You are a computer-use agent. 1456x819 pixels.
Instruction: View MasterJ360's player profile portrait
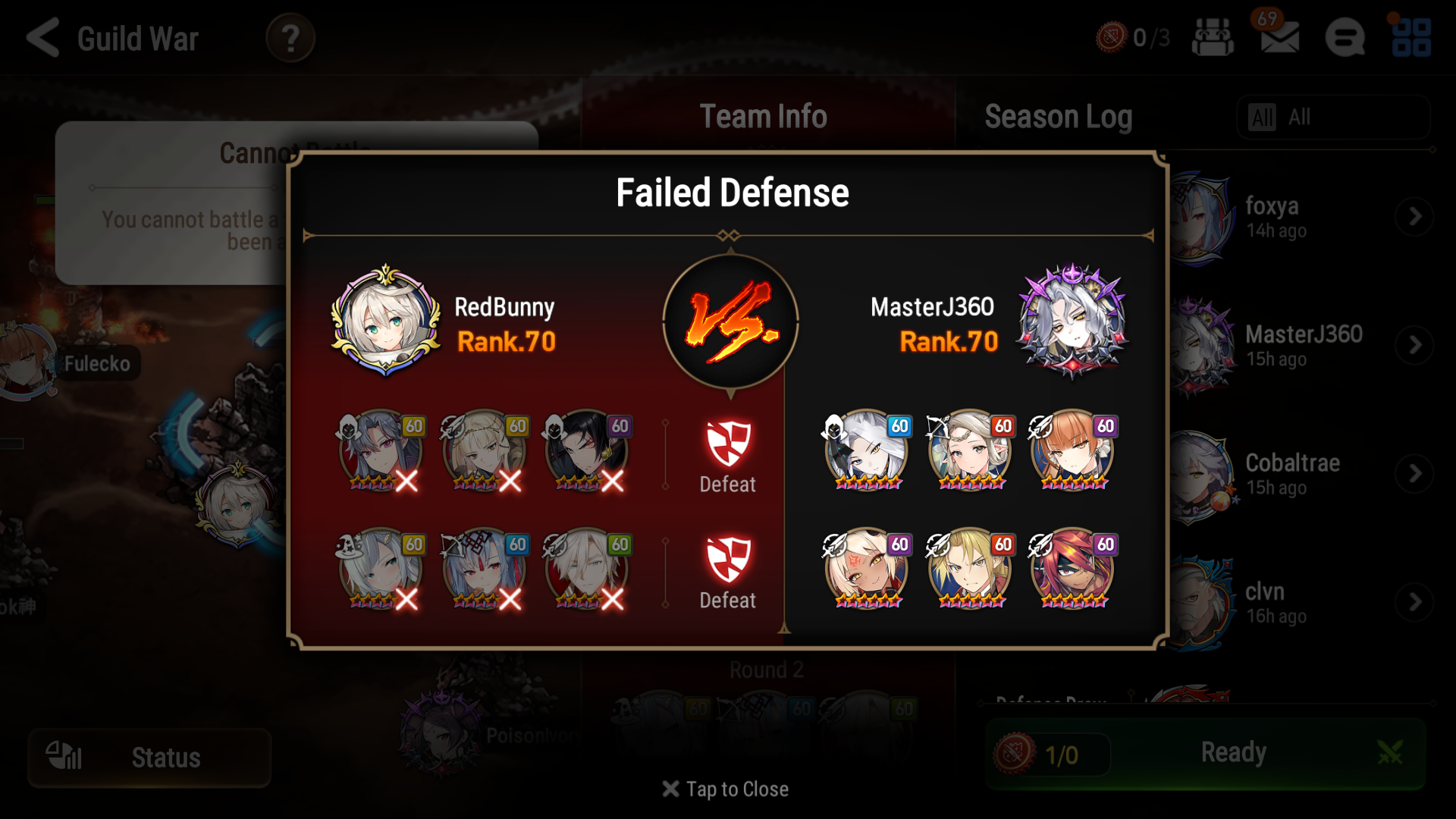coord(1072,325)
